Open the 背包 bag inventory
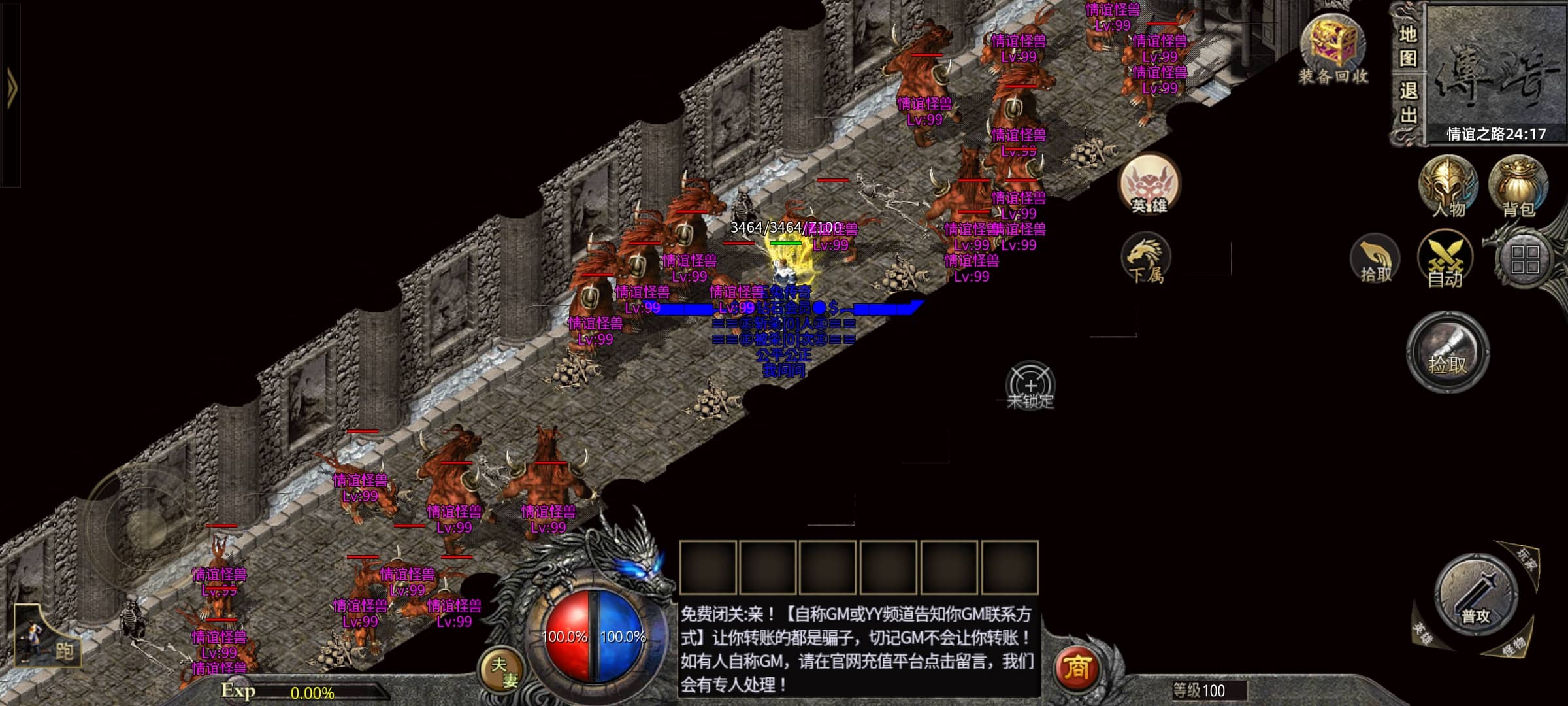 point(1518,186)
